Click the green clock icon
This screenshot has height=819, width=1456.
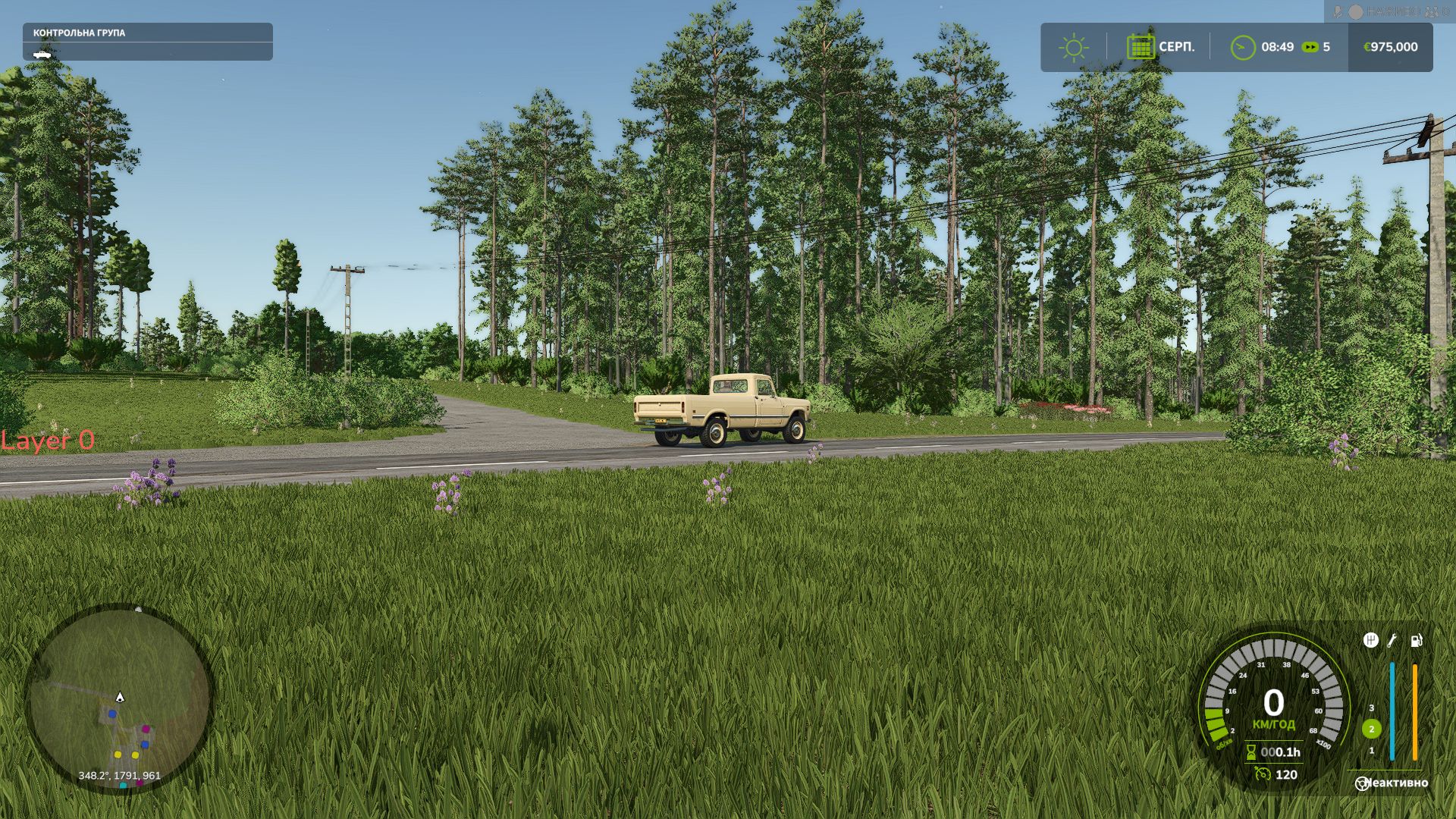1242,47
